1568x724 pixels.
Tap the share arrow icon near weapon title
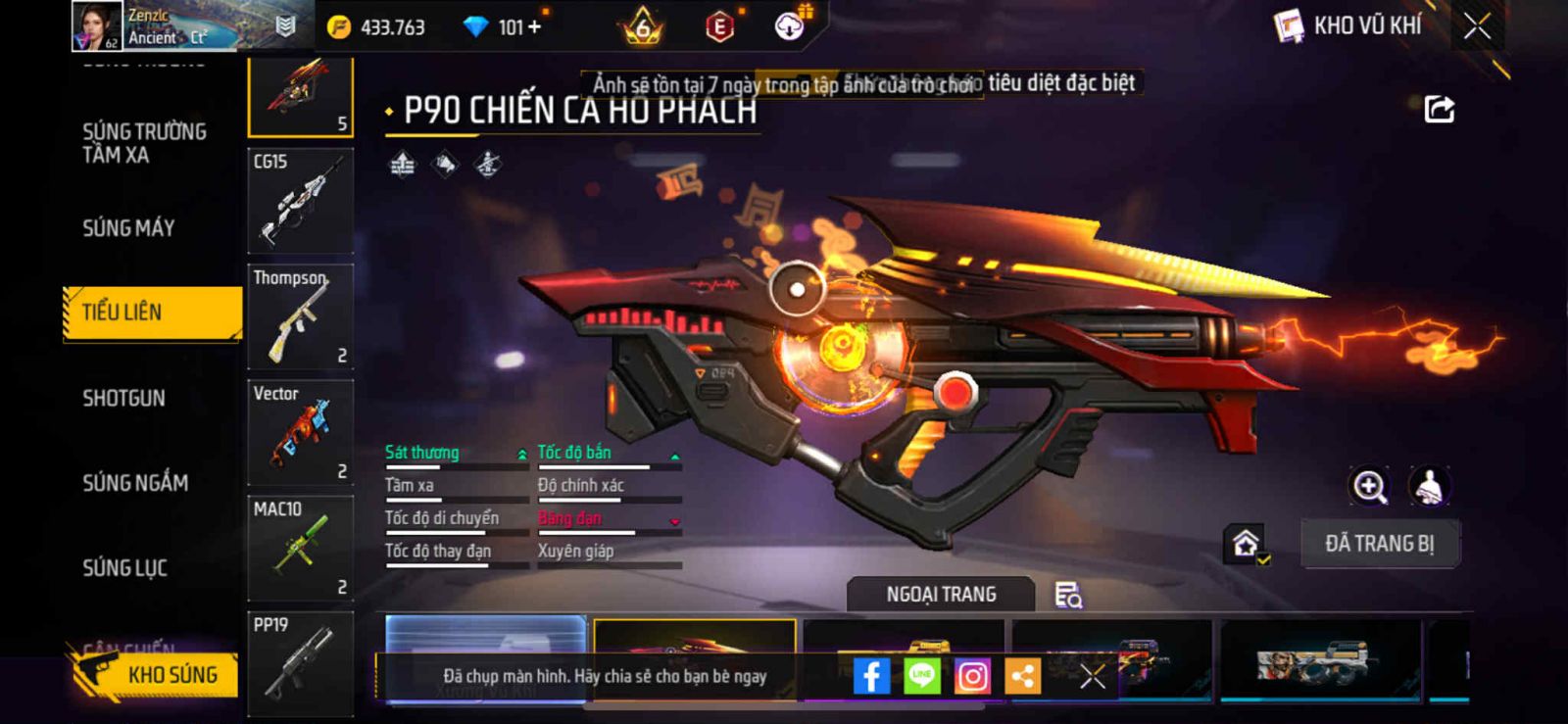point(1439,109)
